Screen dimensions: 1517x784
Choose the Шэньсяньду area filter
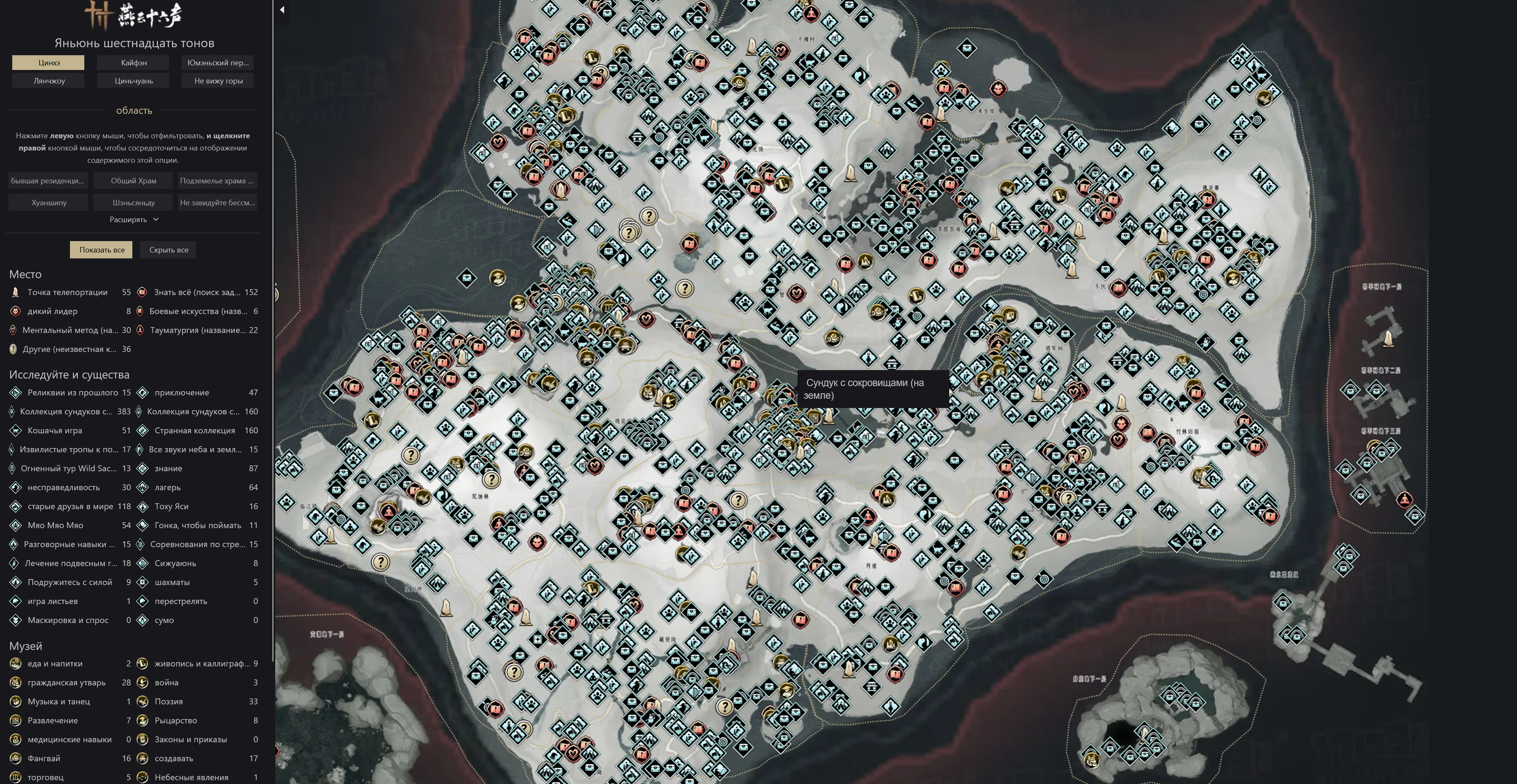click(134, 203)
